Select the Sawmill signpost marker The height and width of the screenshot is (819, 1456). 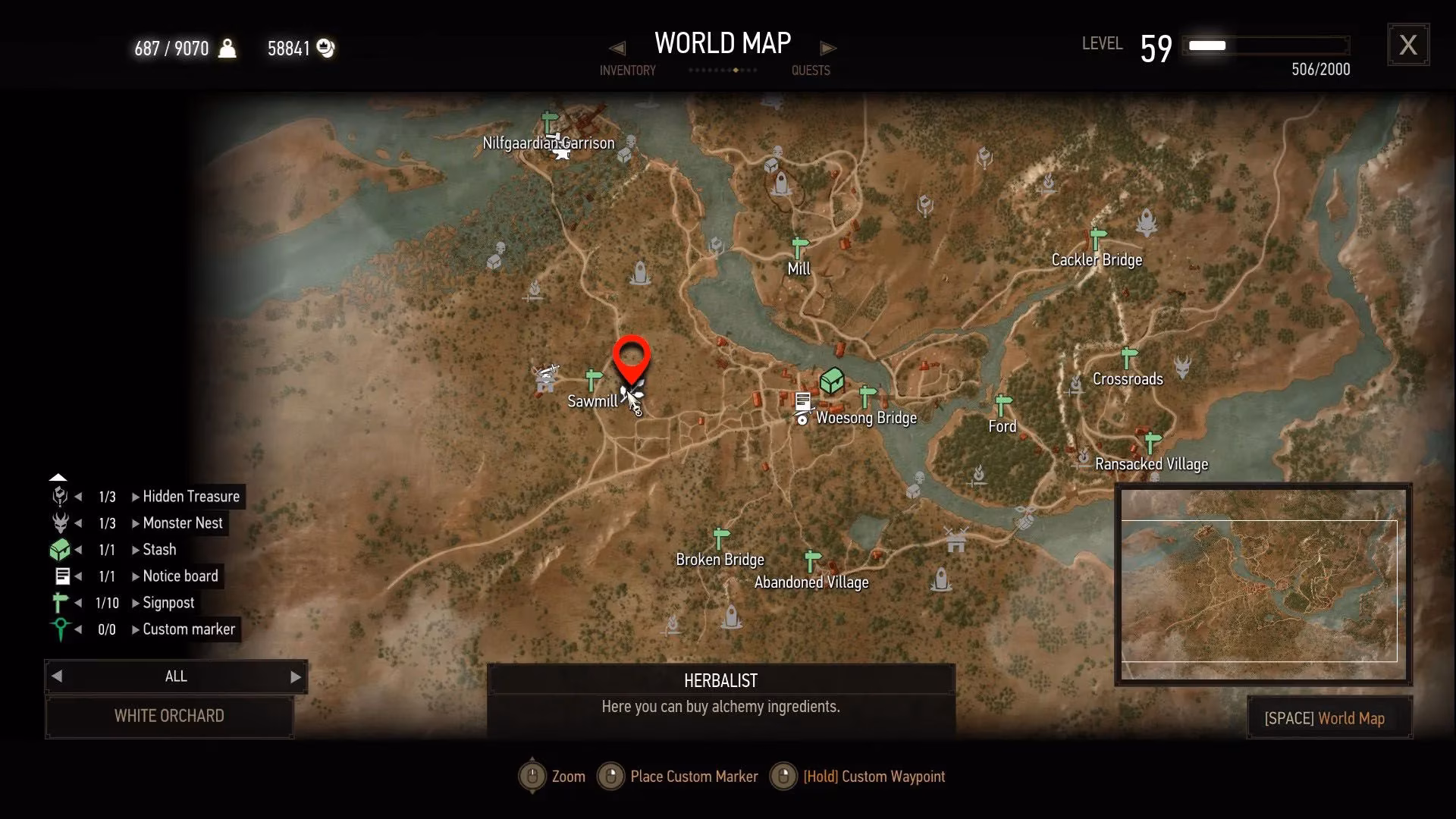click(593, 379)
